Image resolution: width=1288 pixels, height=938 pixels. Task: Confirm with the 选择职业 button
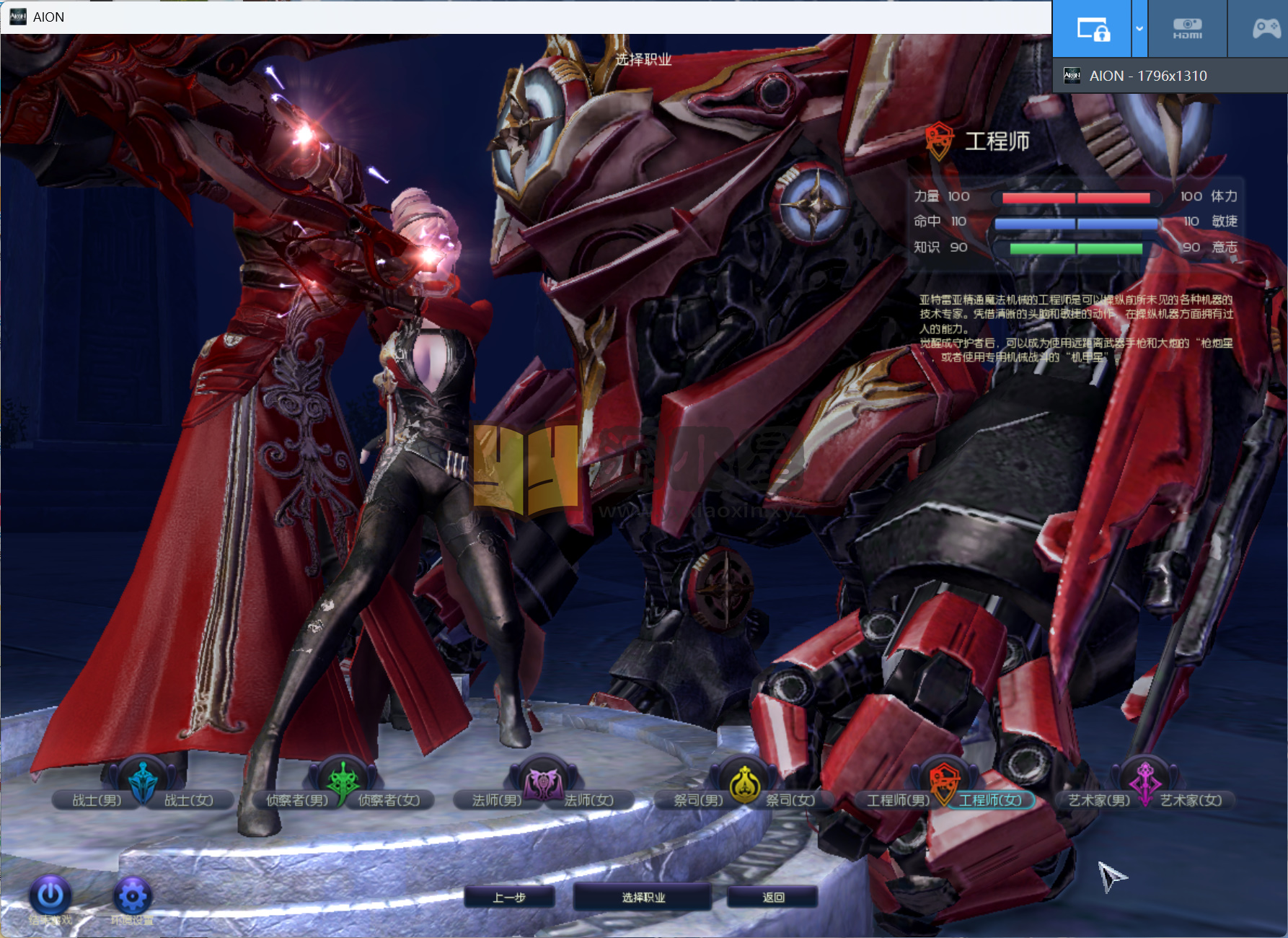pyautogui.click(x=643, y=898)
